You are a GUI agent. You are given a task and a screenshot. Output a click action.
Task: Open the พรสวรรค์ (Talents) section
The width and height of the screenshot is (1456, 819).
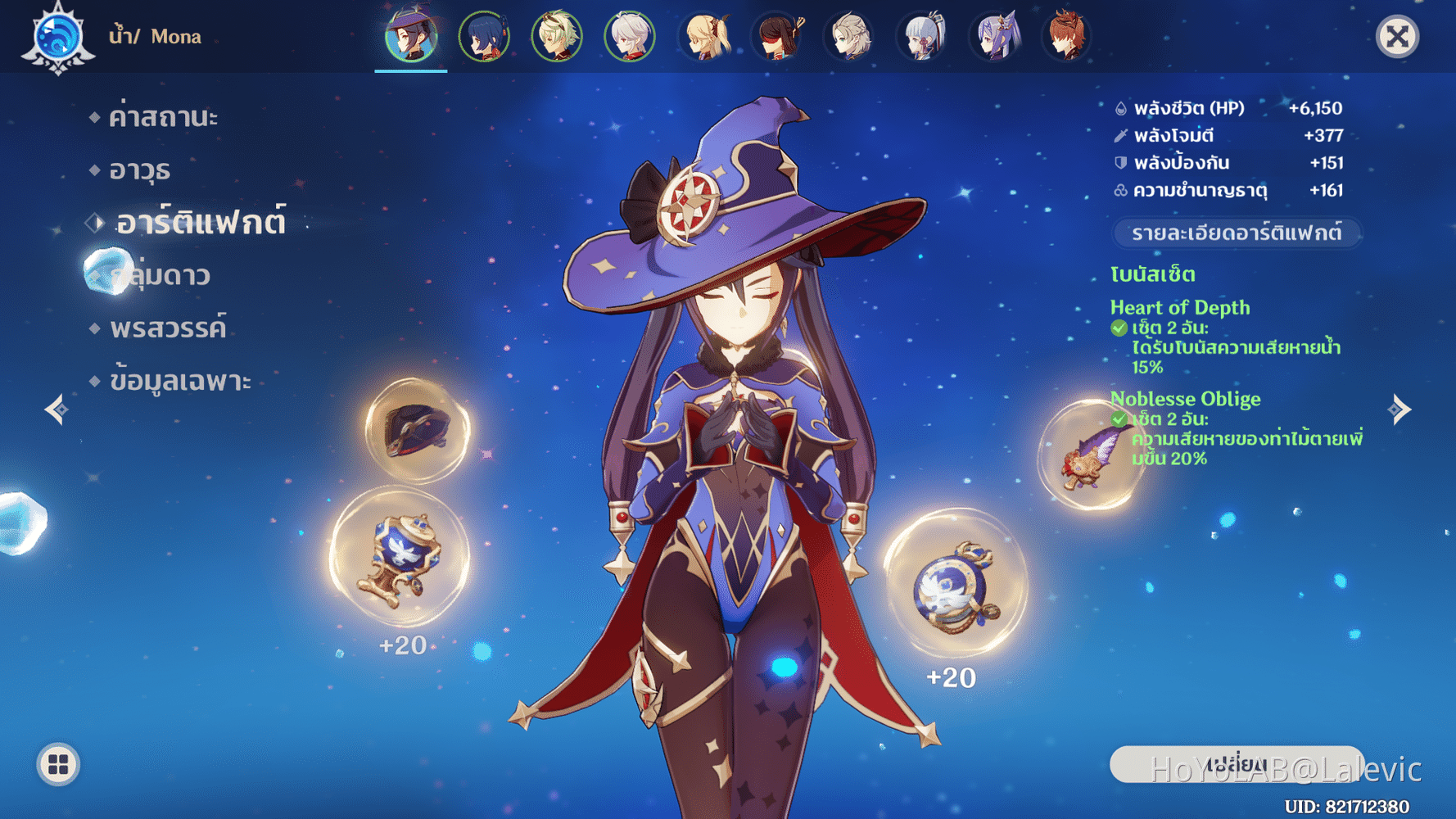coord(170,328)
